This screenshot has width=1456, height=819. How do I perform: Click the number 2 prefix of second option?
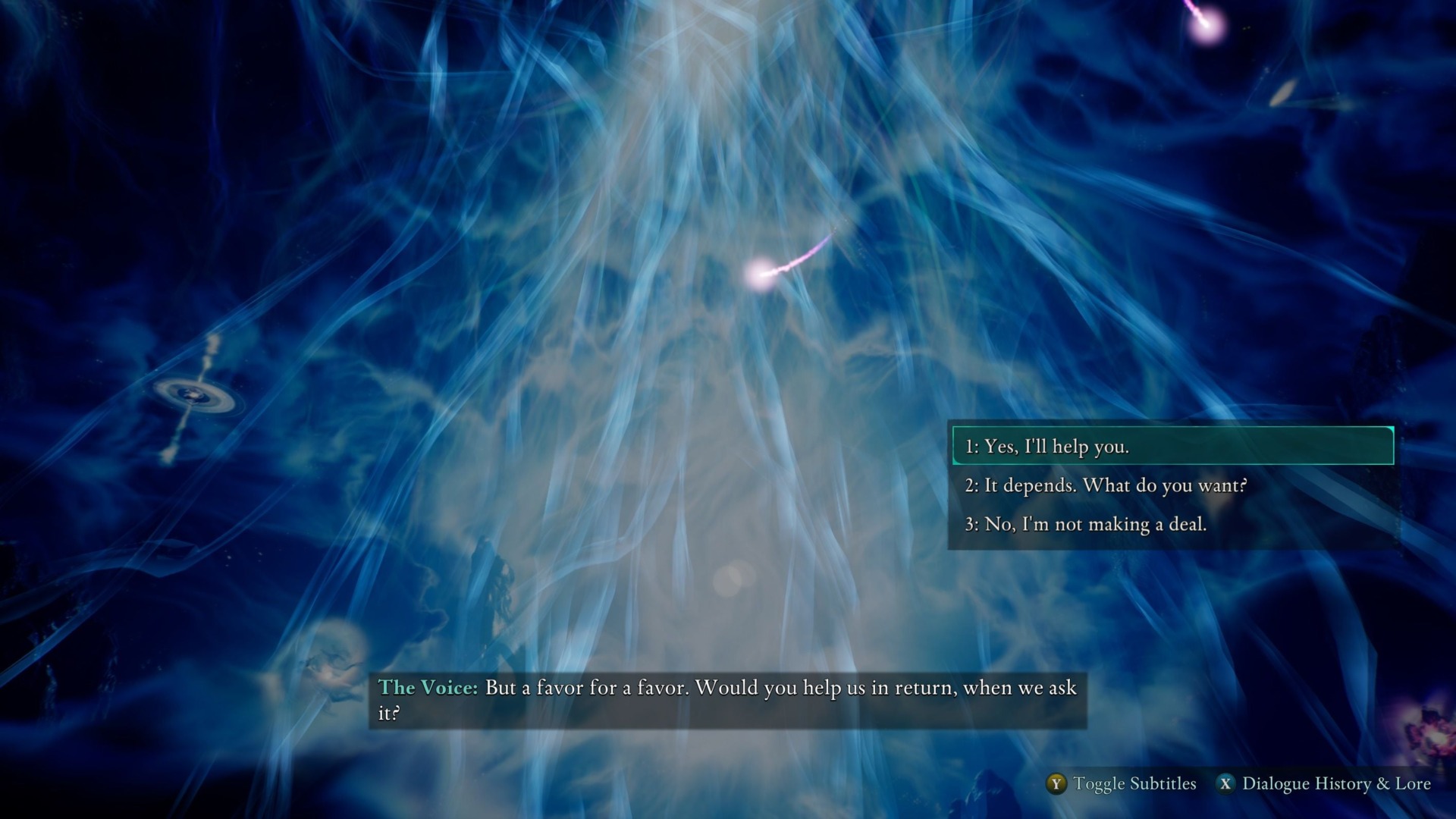tap(973, 485)
